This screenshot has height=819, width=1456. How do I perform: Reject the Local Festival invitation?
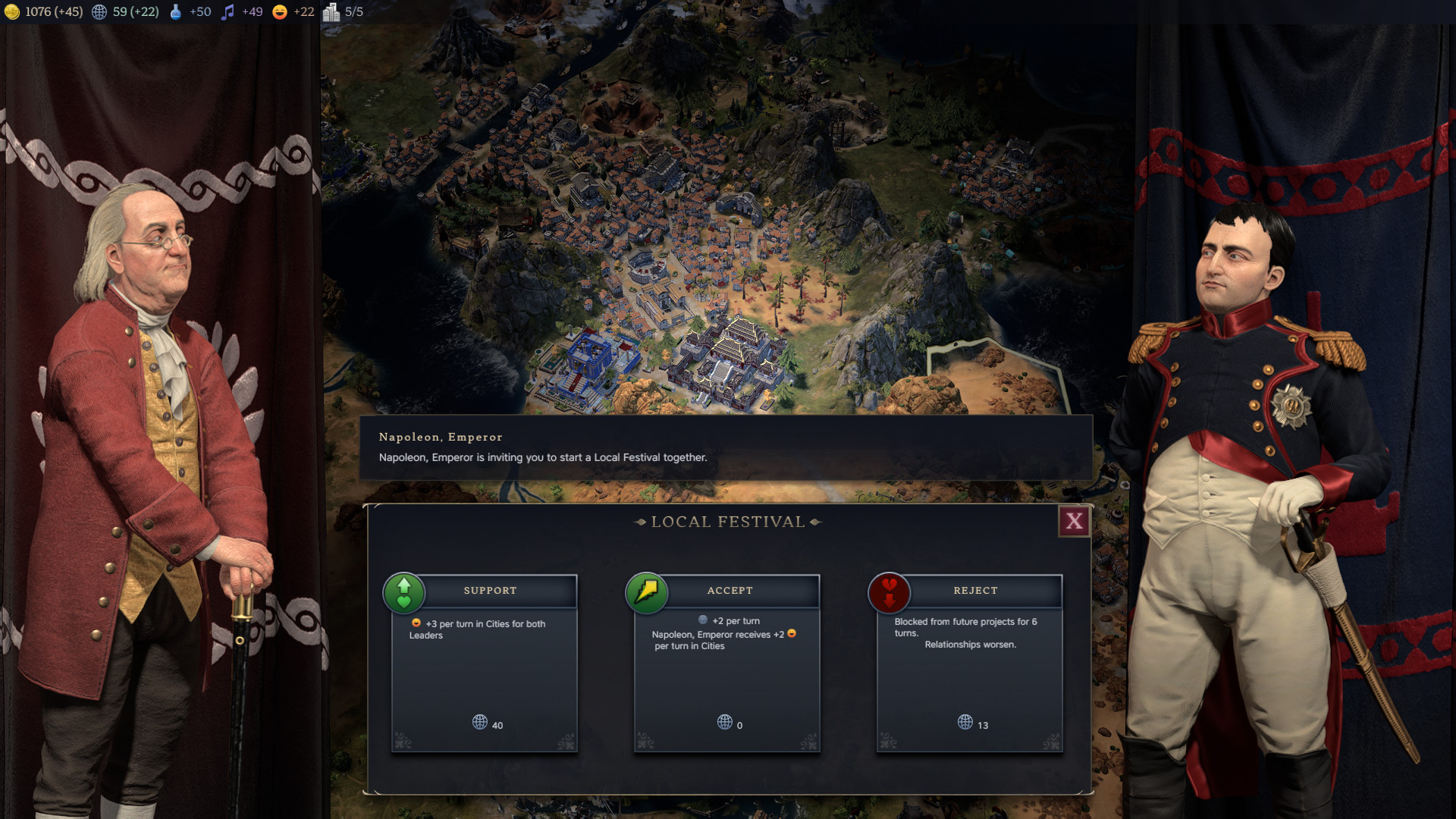click(975, 591)
